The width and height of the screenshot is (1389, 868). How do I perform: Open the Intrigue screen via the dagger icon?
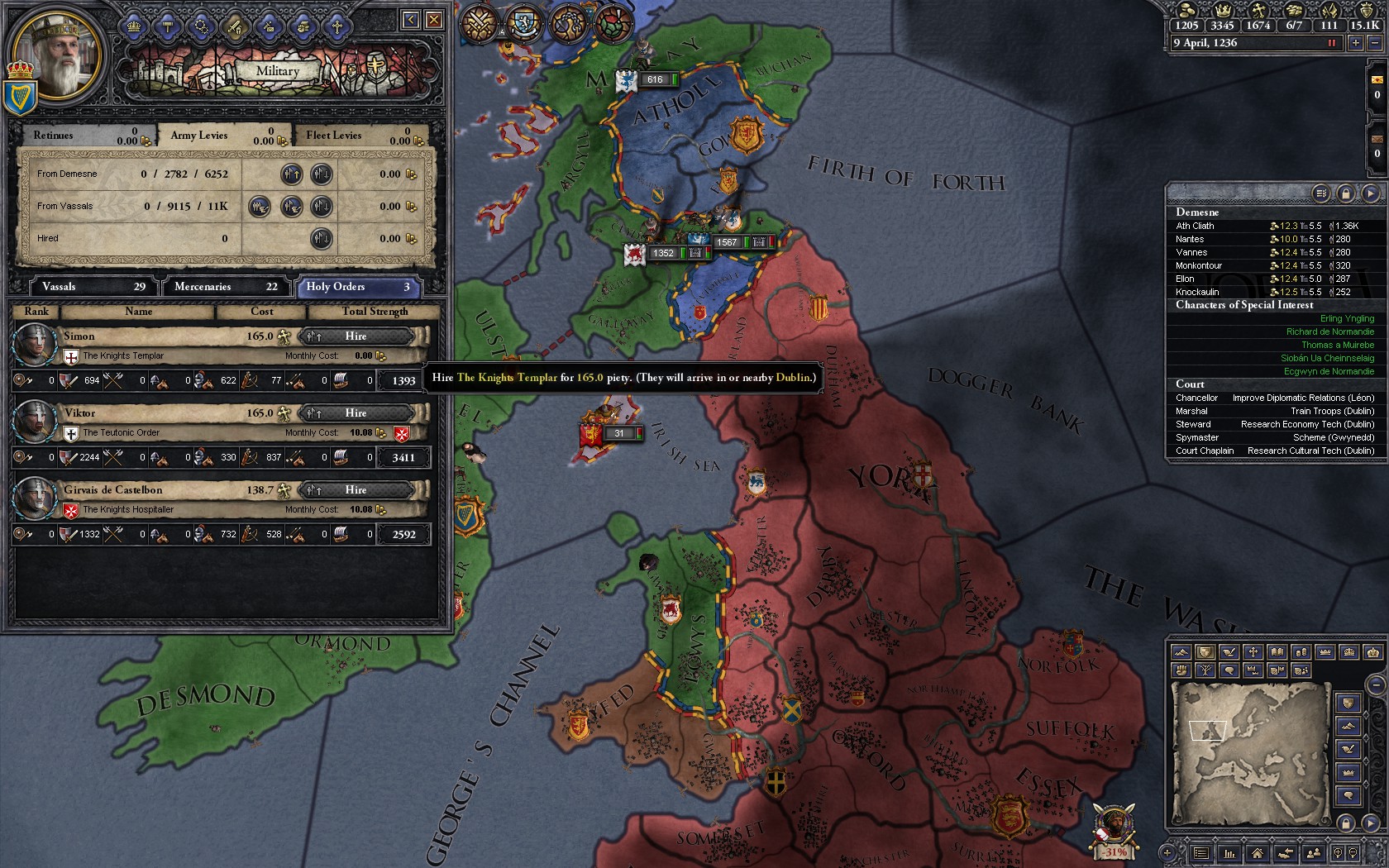pos(267,27)
